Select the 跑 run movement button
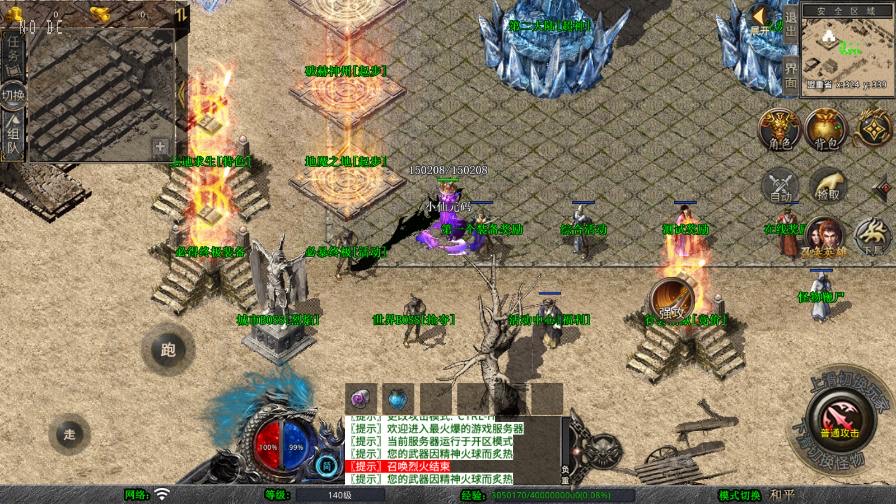The width and height of the screenshot is (896, 504). point(167,349)
